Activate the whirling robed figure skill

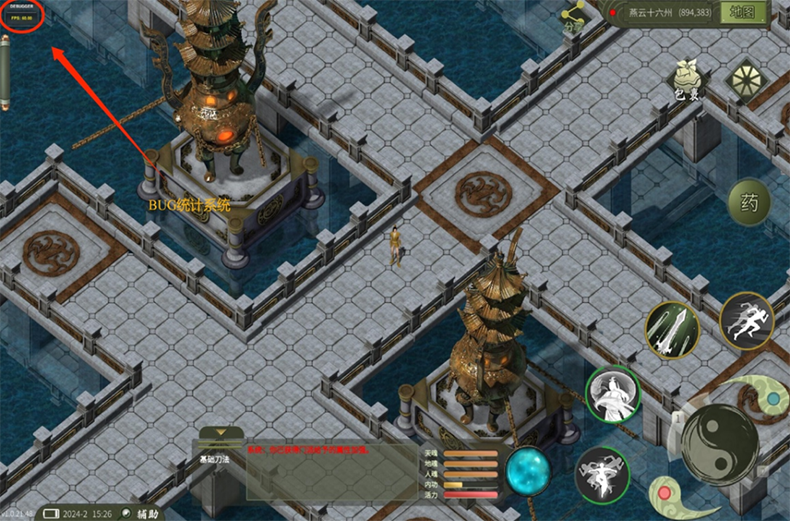(612, 395)
